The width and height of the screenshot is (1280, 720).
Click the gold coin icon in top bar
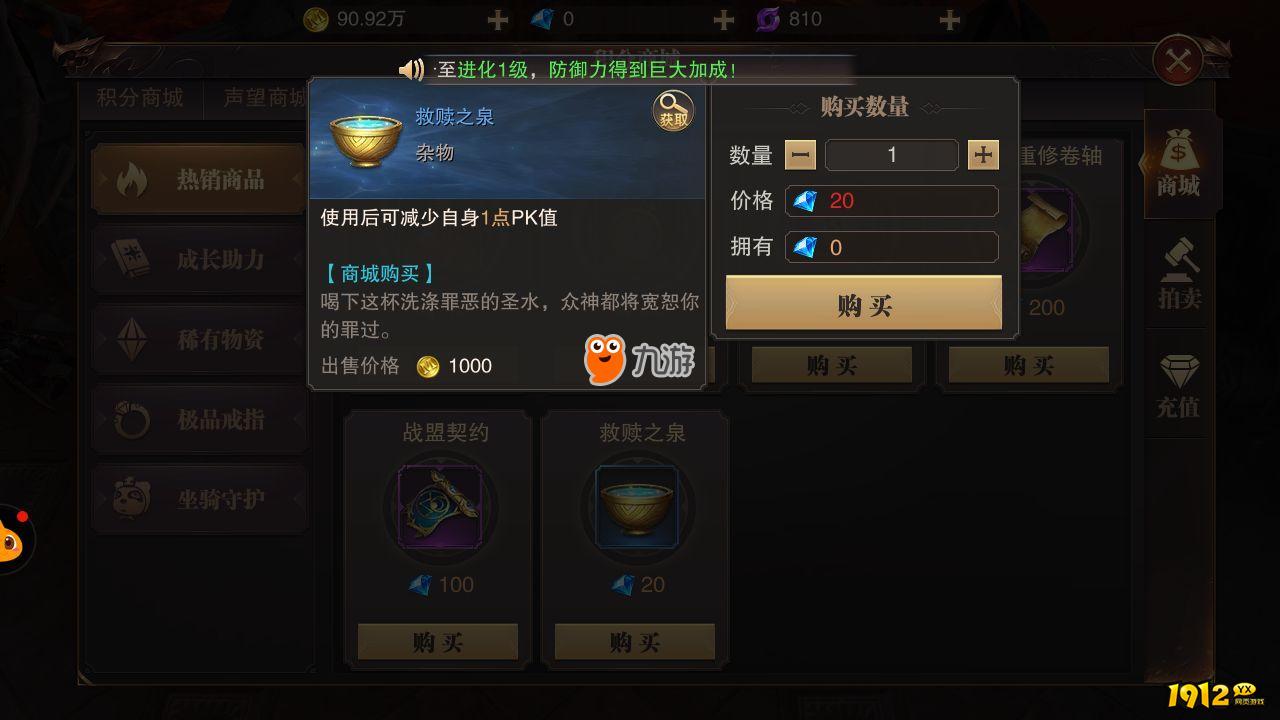pyautogui.click(x=316, y=18)
